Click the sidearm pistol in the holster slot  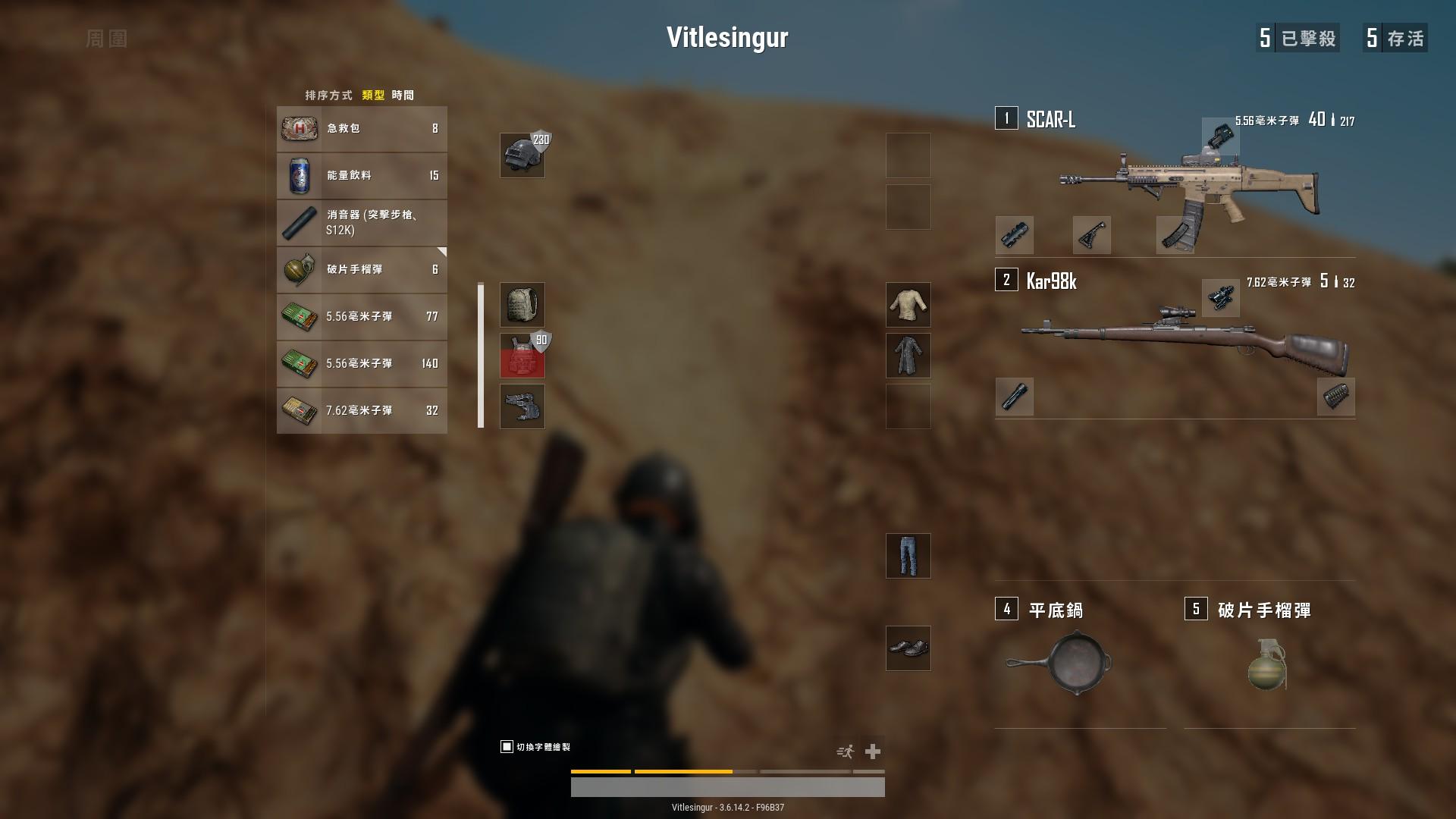pyautogui.click(x=522, y=406)
